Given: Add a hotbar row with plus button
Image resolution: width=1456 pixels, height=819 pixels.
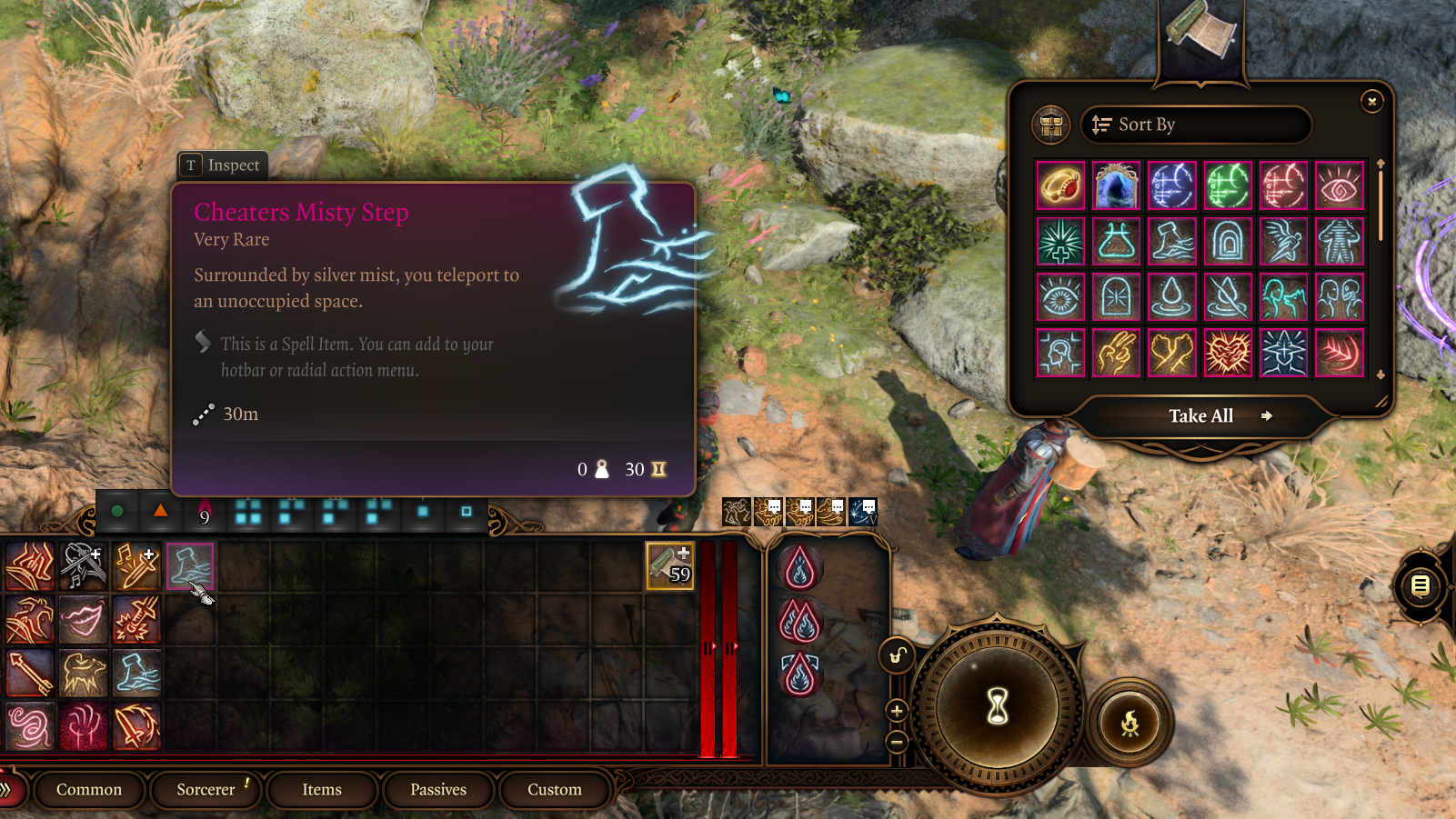Looking at the screenshot, I should tap(897, 711).
